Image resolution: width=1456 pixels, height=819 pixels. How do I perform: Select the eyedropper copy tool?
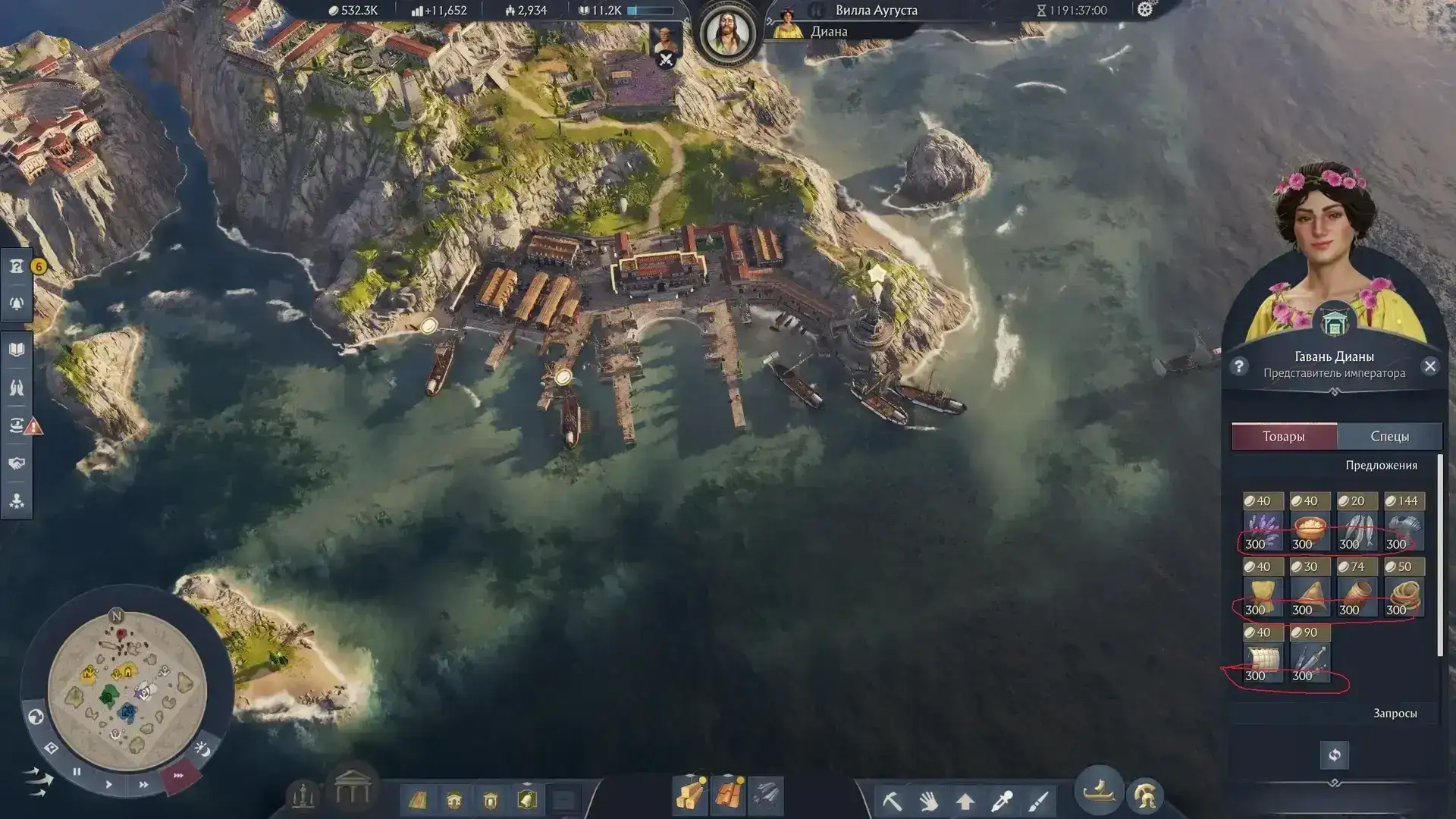point(1003,800)
